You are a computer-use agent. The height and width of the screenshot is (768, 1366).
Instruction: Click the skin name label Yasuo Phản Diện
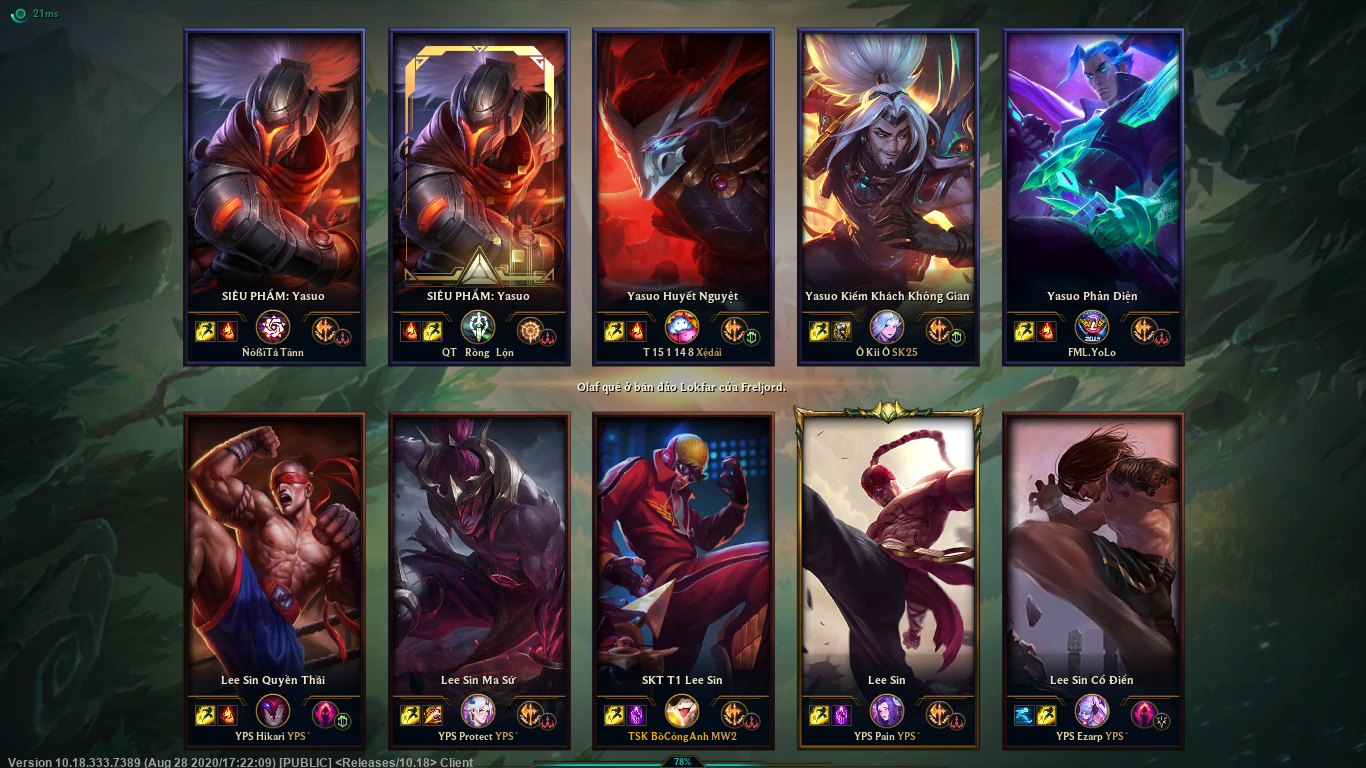pos(1092,296)
